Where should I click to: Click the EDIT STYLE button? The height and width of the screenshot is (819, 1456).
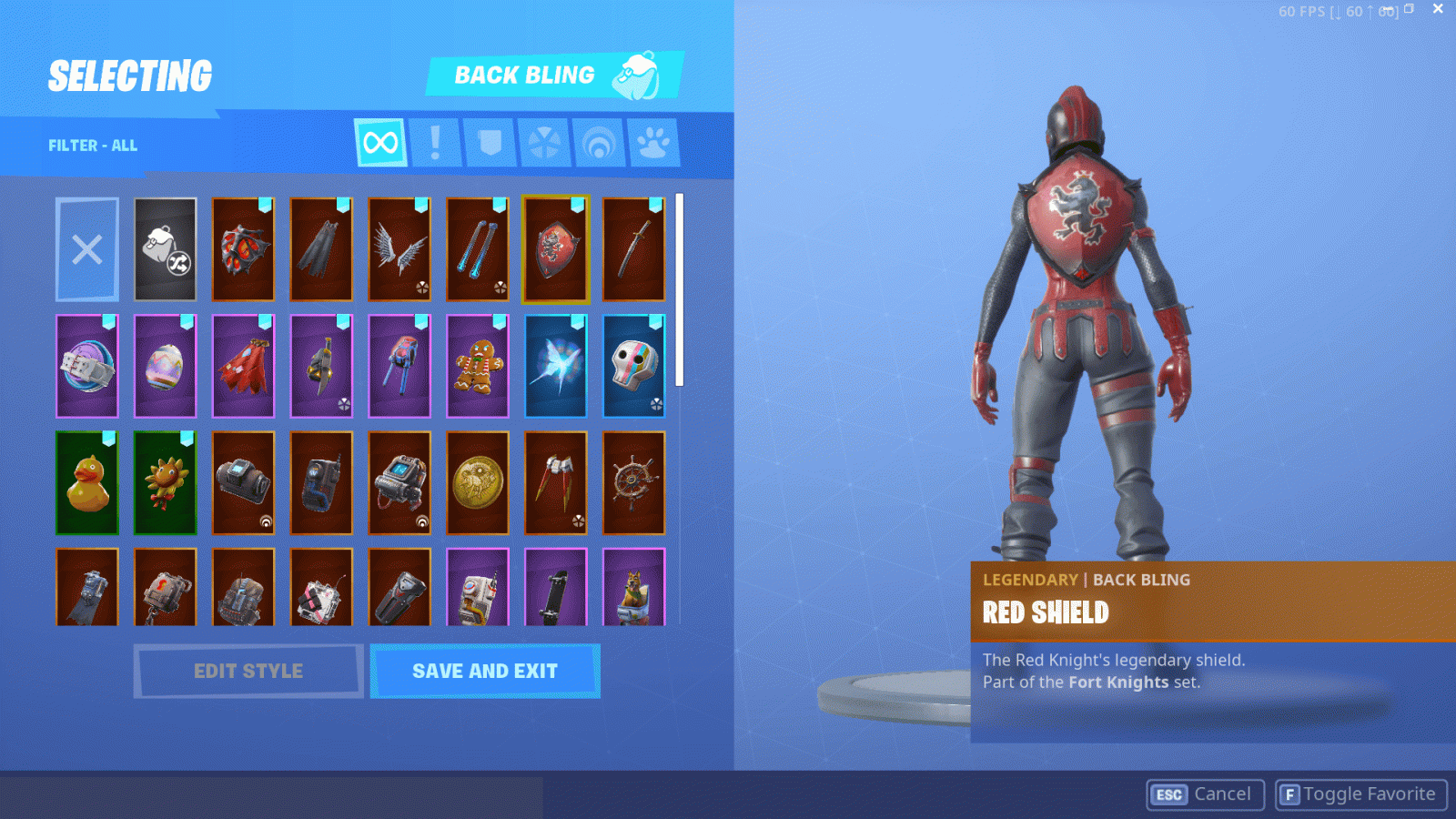pyautogui.click(x=248, y=671)
